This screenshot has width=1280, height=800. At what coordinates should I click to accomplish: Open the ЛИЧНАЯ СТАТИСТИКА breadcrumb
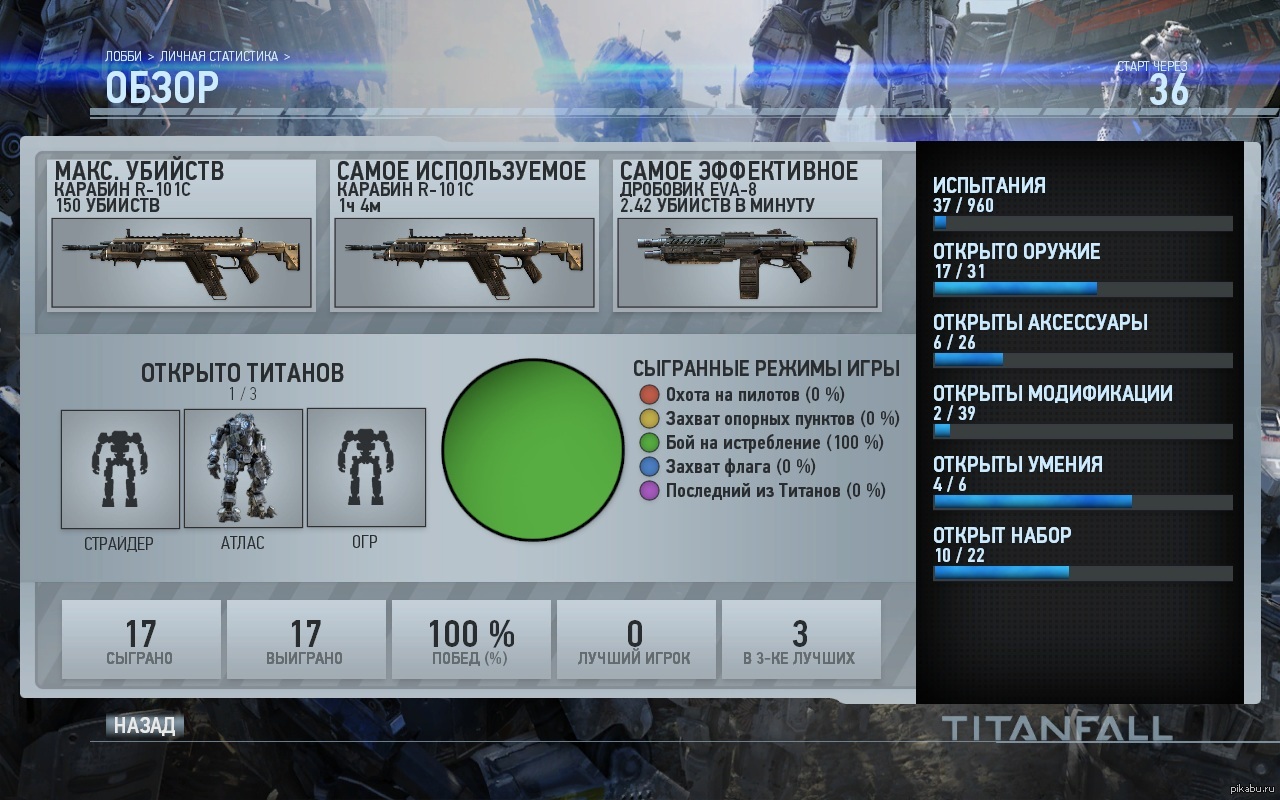click(219, 56)
